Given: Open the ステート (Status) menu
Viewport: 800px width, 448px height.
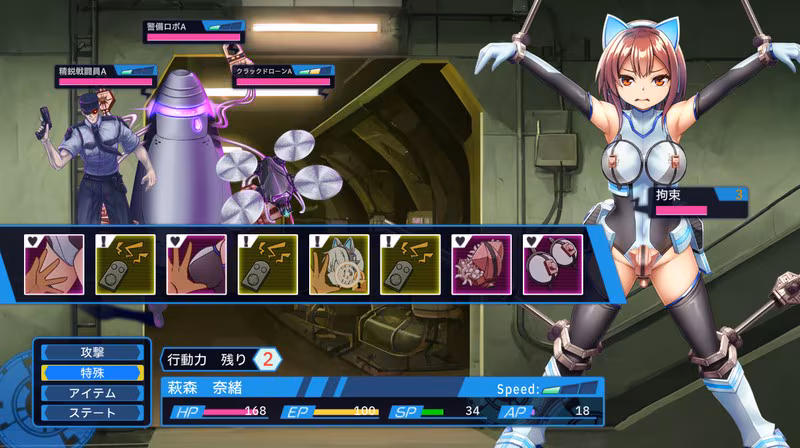Looking at the screenshot, I should pyautogui.click(x=91, y=412).
